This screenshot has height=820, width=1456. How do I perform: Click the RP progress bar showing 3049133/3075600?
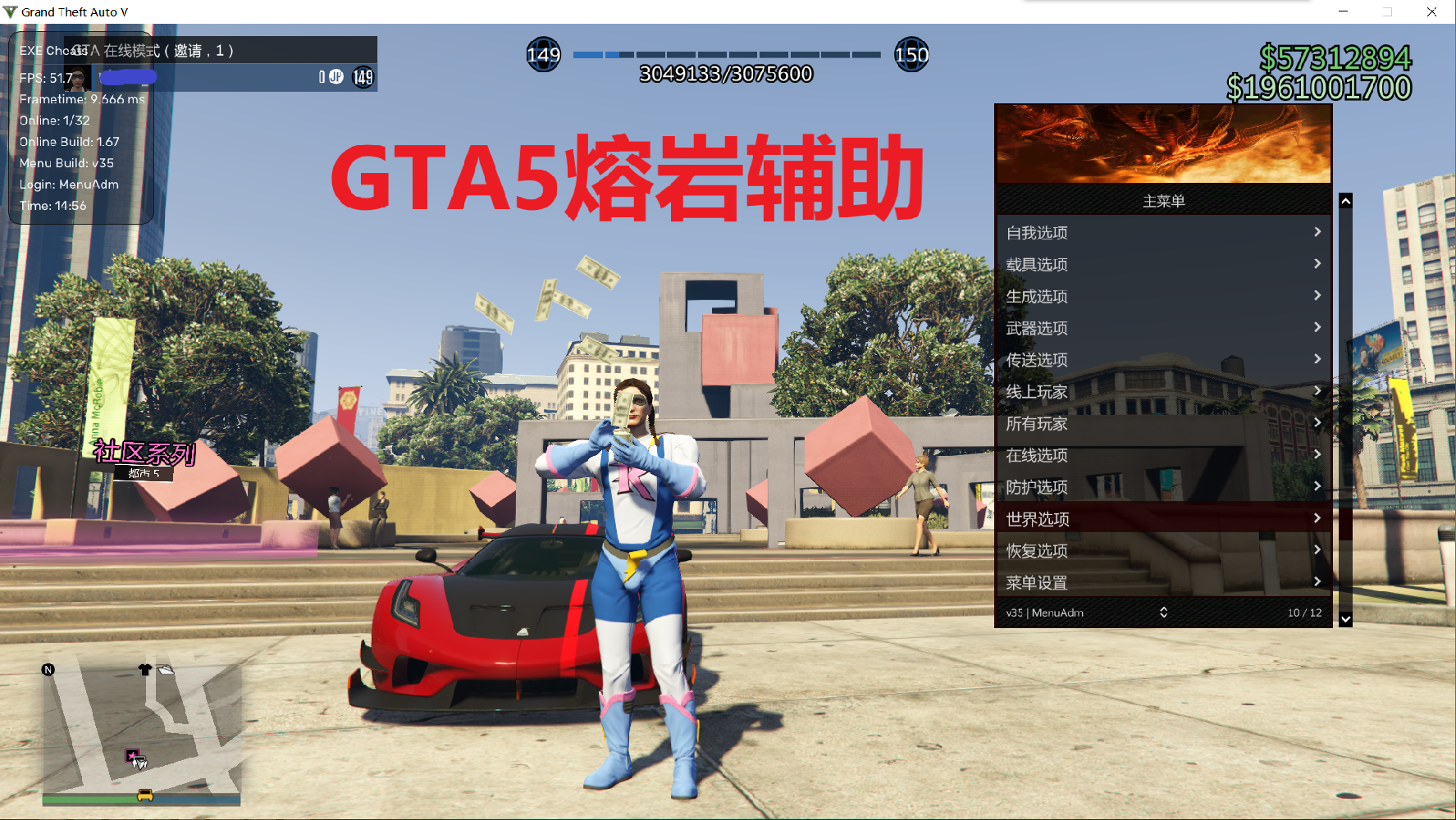point(726,55)
